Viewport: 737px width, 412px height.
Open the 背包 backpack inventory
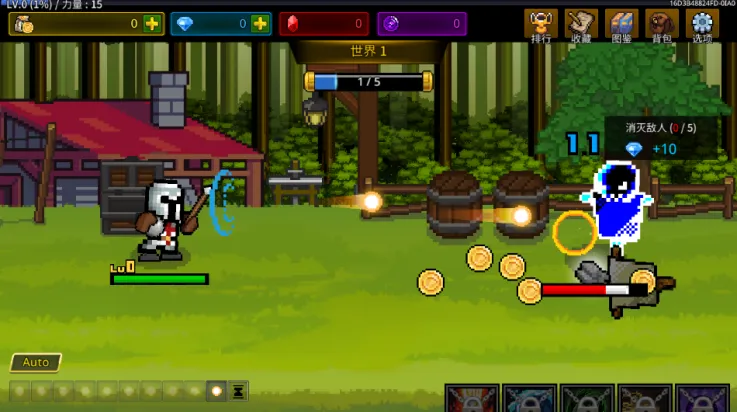pyautogui.click(x=661, y=26)
